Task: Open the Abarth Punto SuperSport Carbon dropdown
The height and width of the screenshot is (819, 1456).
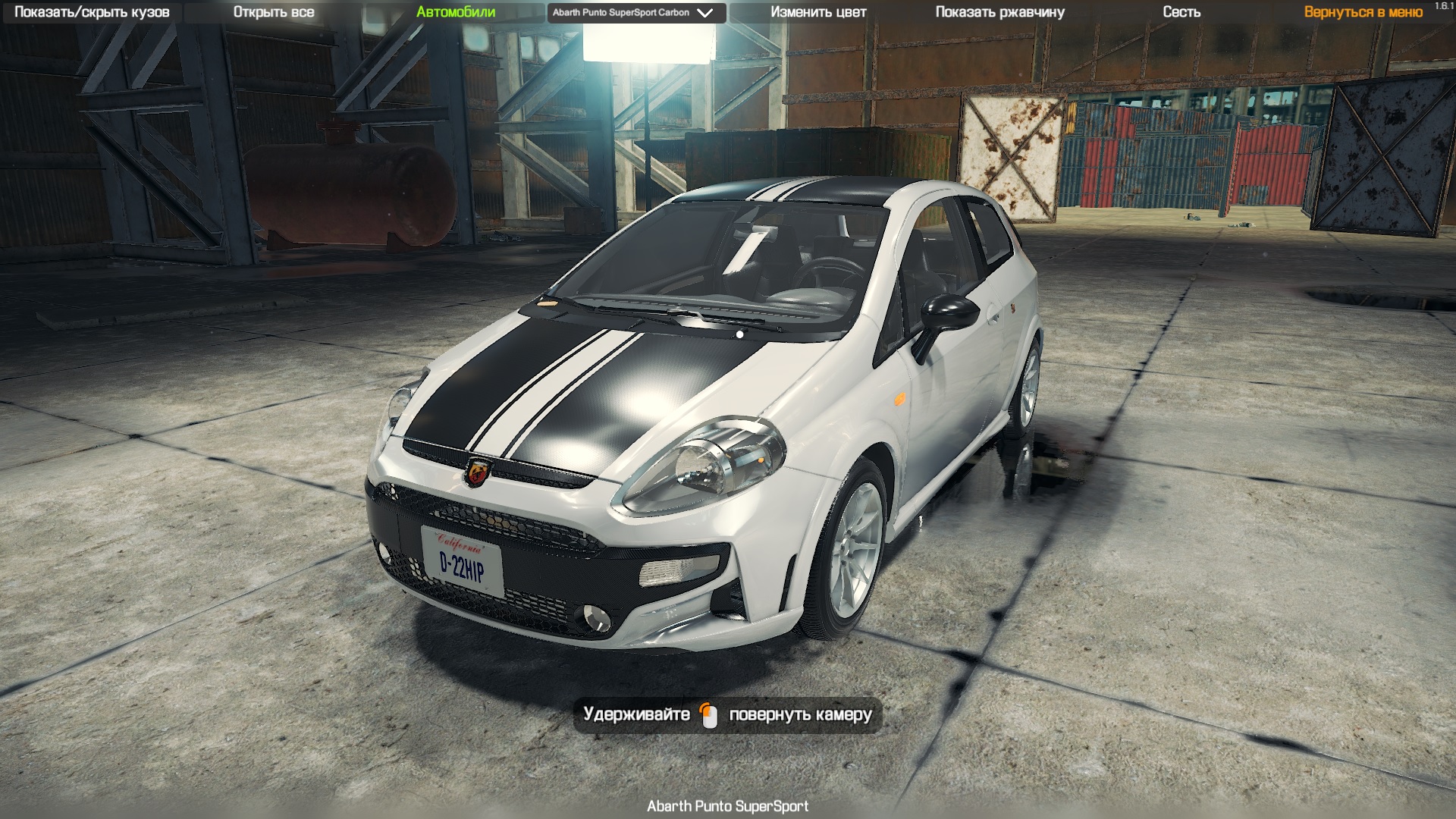Action: point(637,12)
